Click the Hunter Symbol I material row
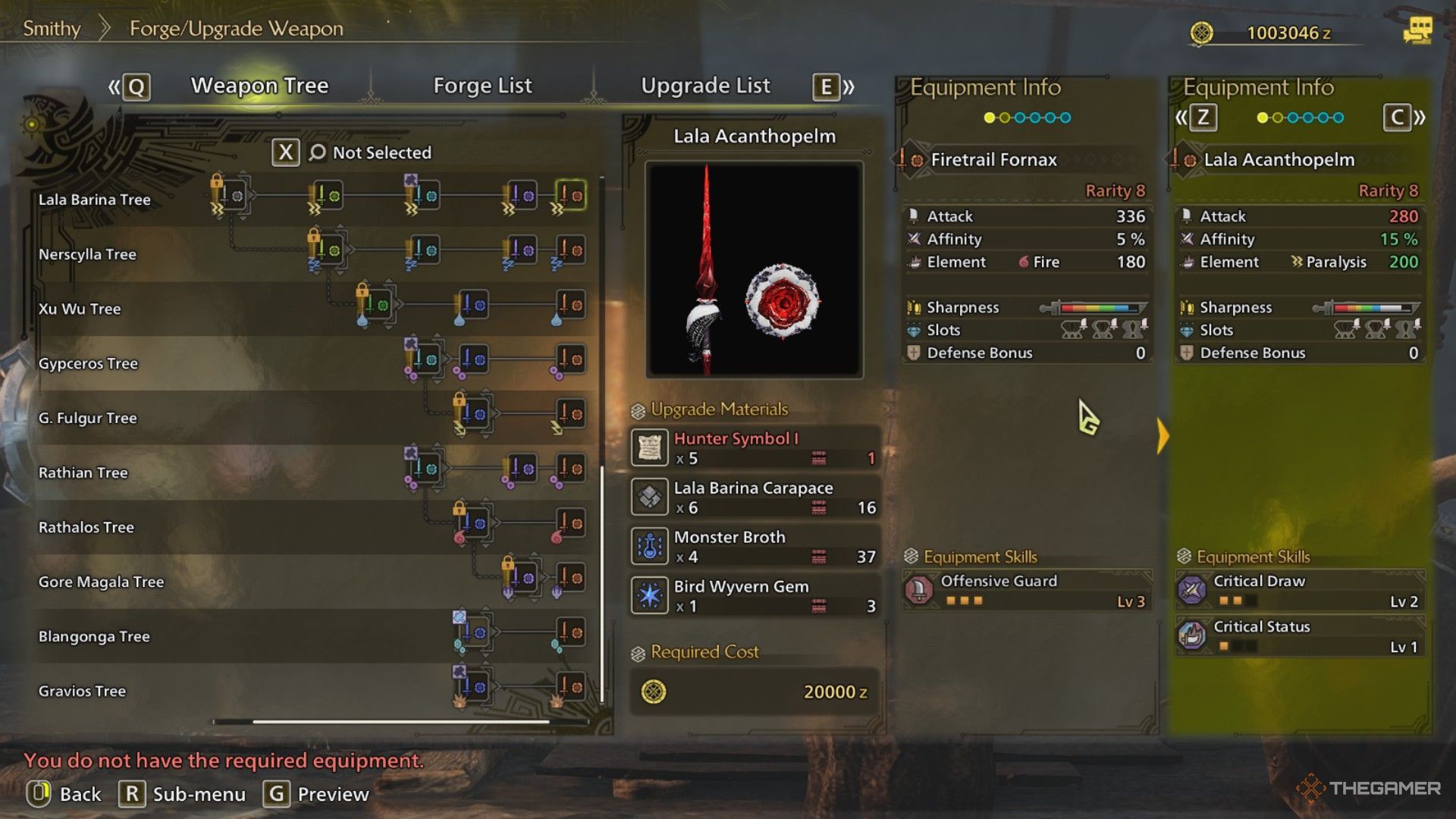Image resolution: width=1456 pixels, height=819 pixels. (755, 448)
